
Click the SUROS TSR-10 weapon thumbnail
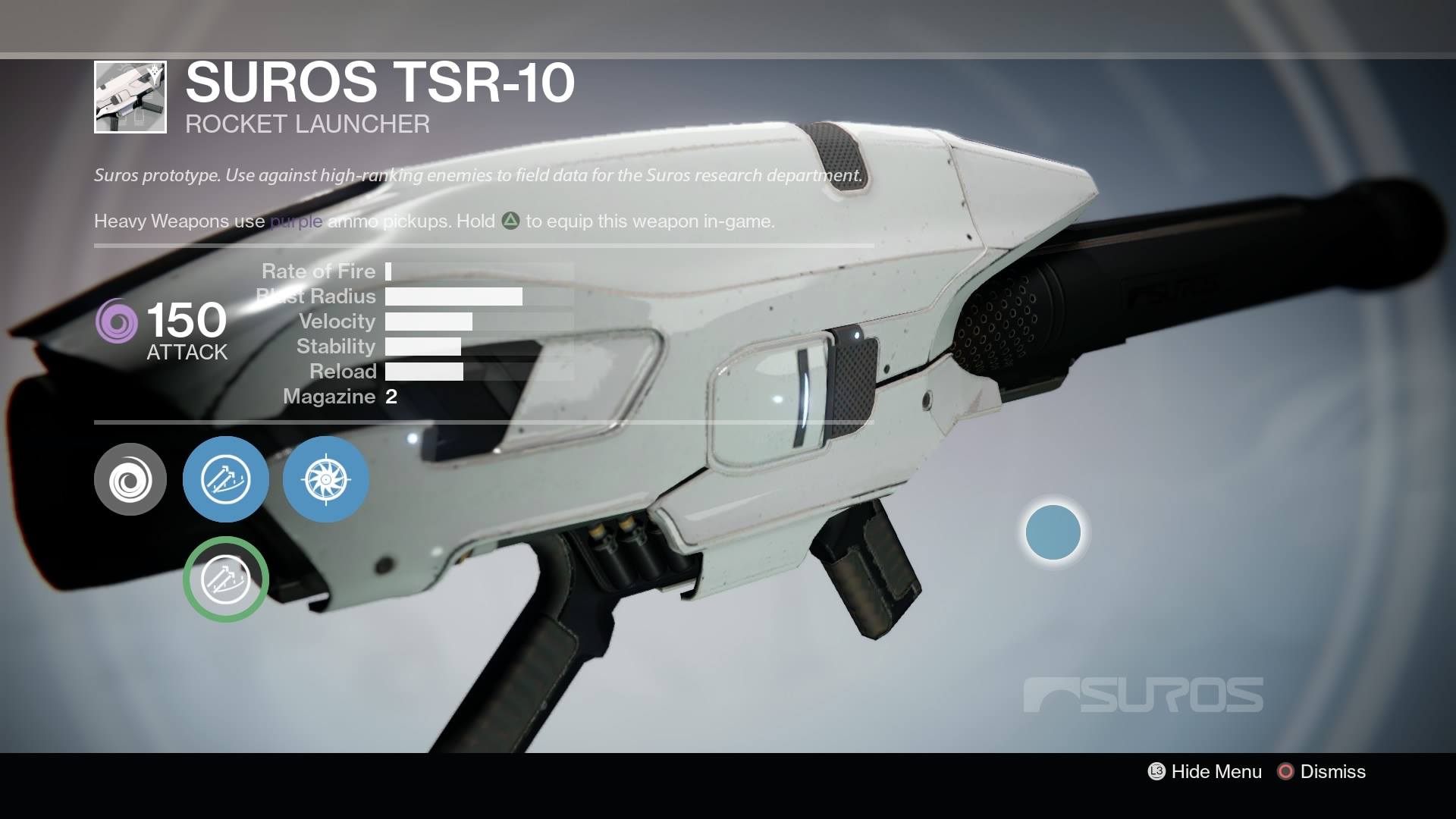pos(130,97)
